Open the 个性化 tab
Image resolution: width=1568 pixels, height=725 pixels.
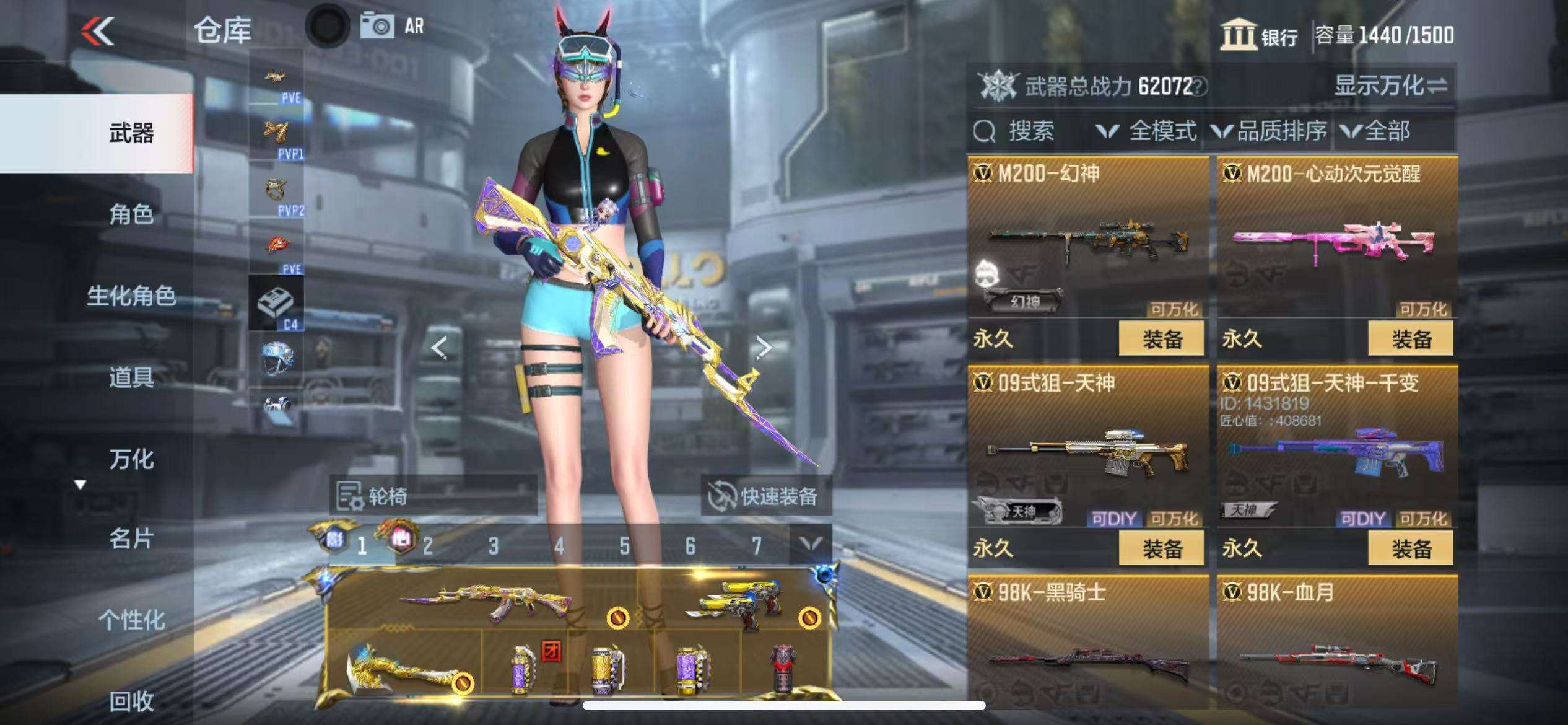[x=131, y=620]
